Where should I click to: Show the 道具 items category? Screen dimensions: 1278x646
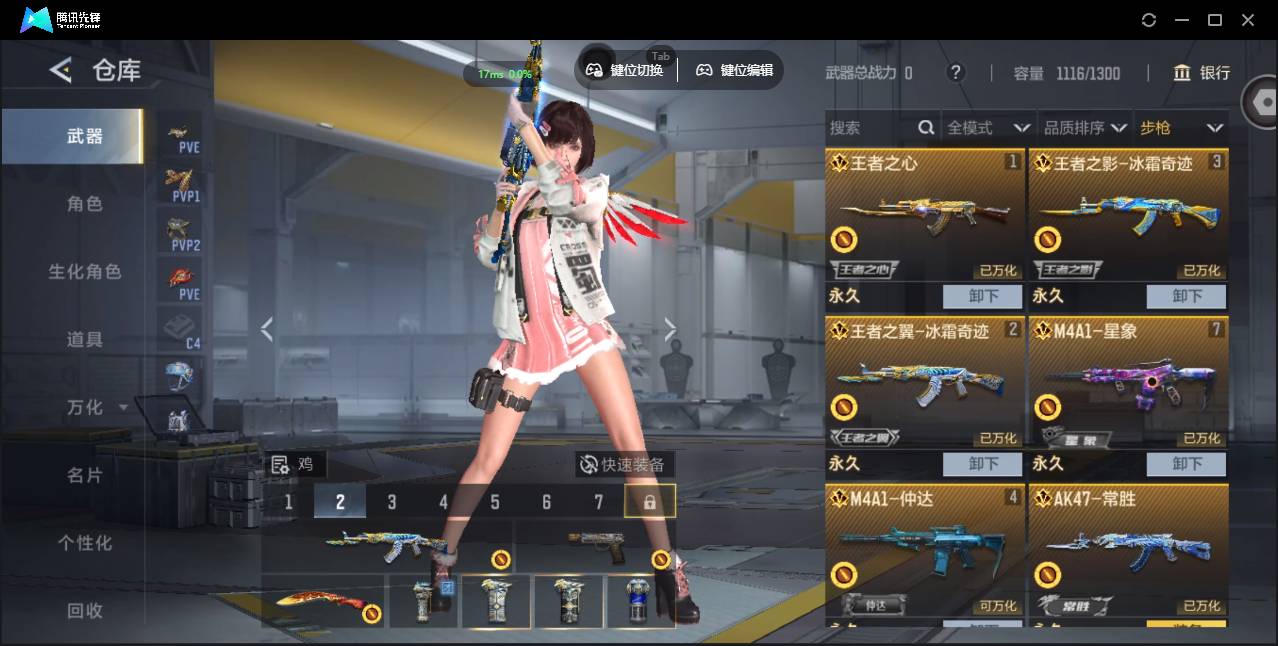(84, 340)
